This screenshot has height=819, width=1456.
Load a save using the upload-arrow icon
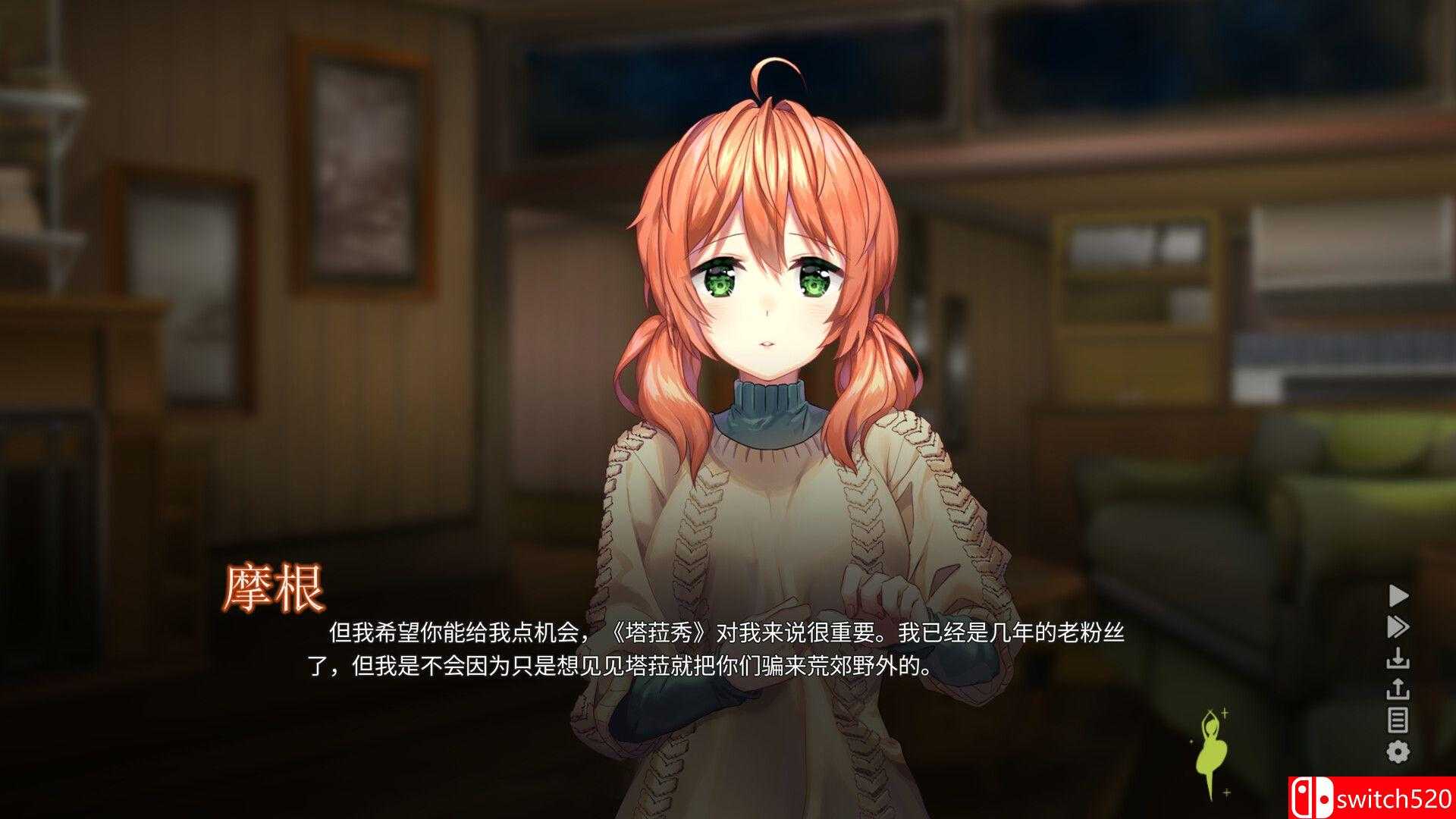click(x=1398, y=689)
